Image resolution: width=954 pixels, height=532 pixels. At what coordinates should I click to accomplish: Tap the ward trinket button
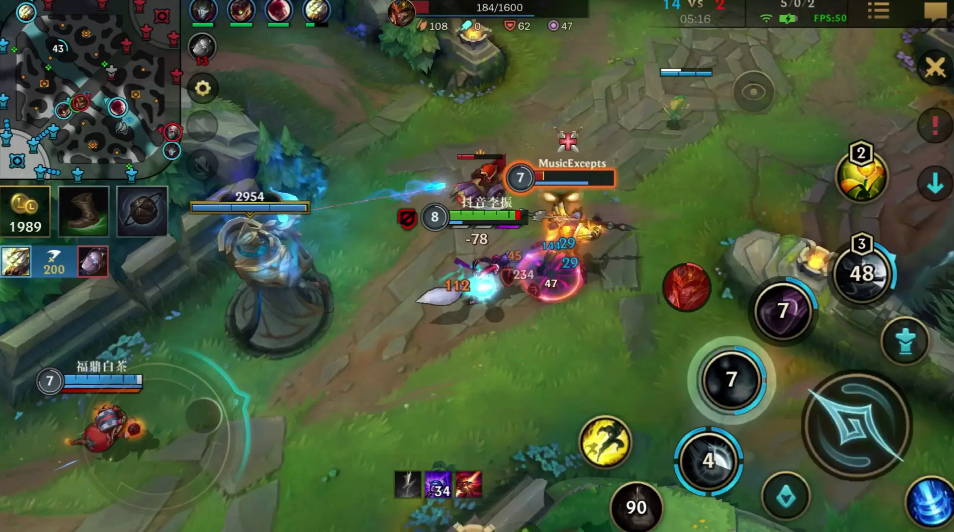pos(904,342)
